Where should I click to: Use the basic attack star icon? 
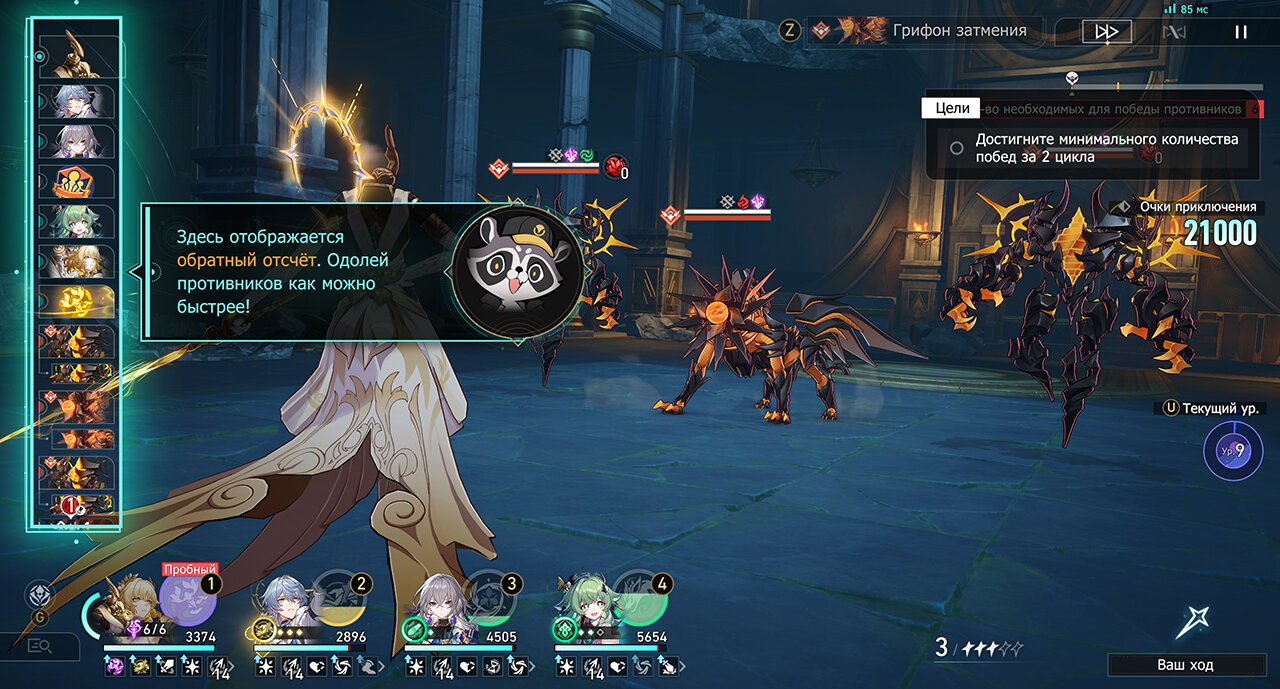click(1192, 621)
